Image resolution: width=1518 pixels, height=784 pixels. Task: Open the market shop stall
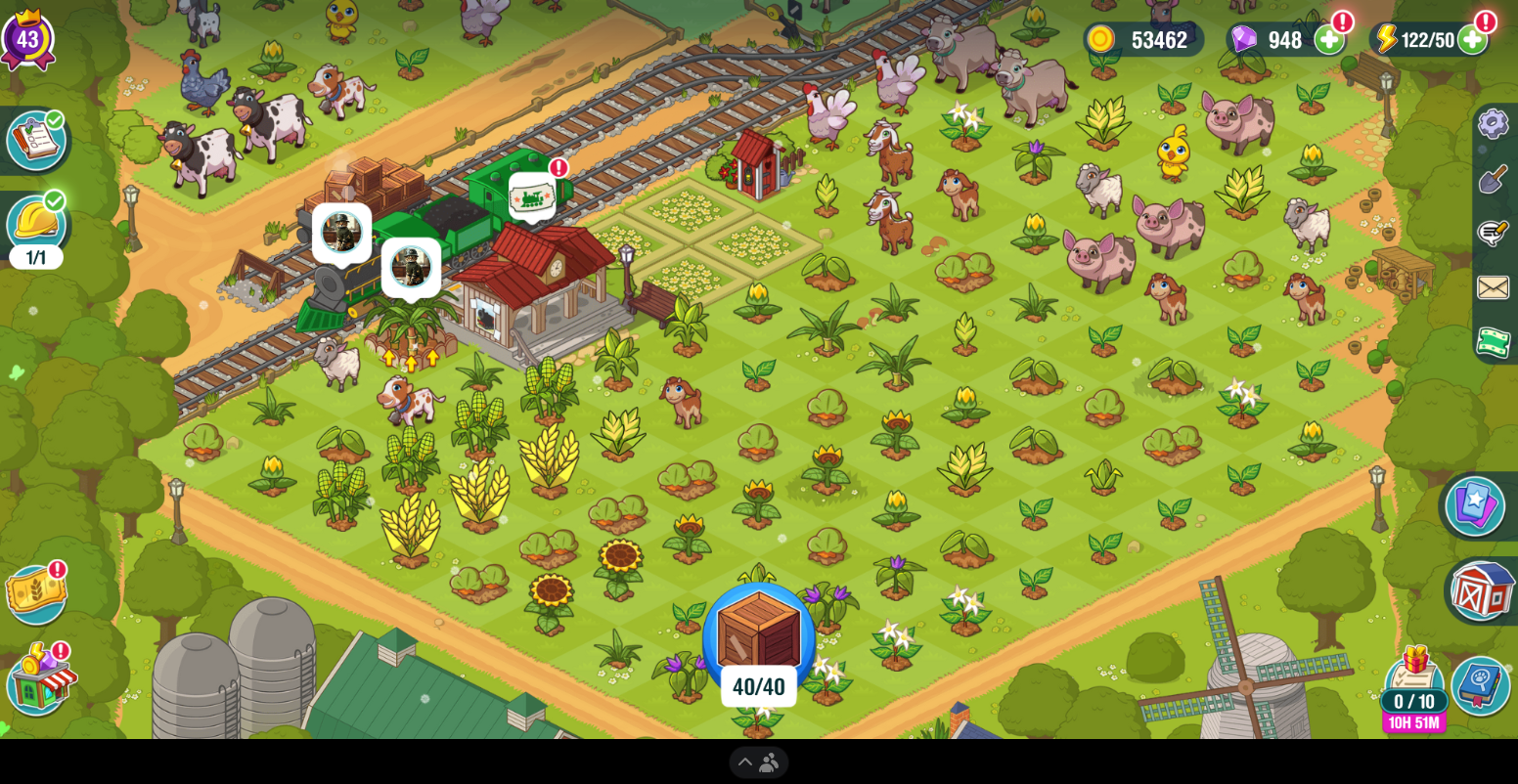click(39, 679)
